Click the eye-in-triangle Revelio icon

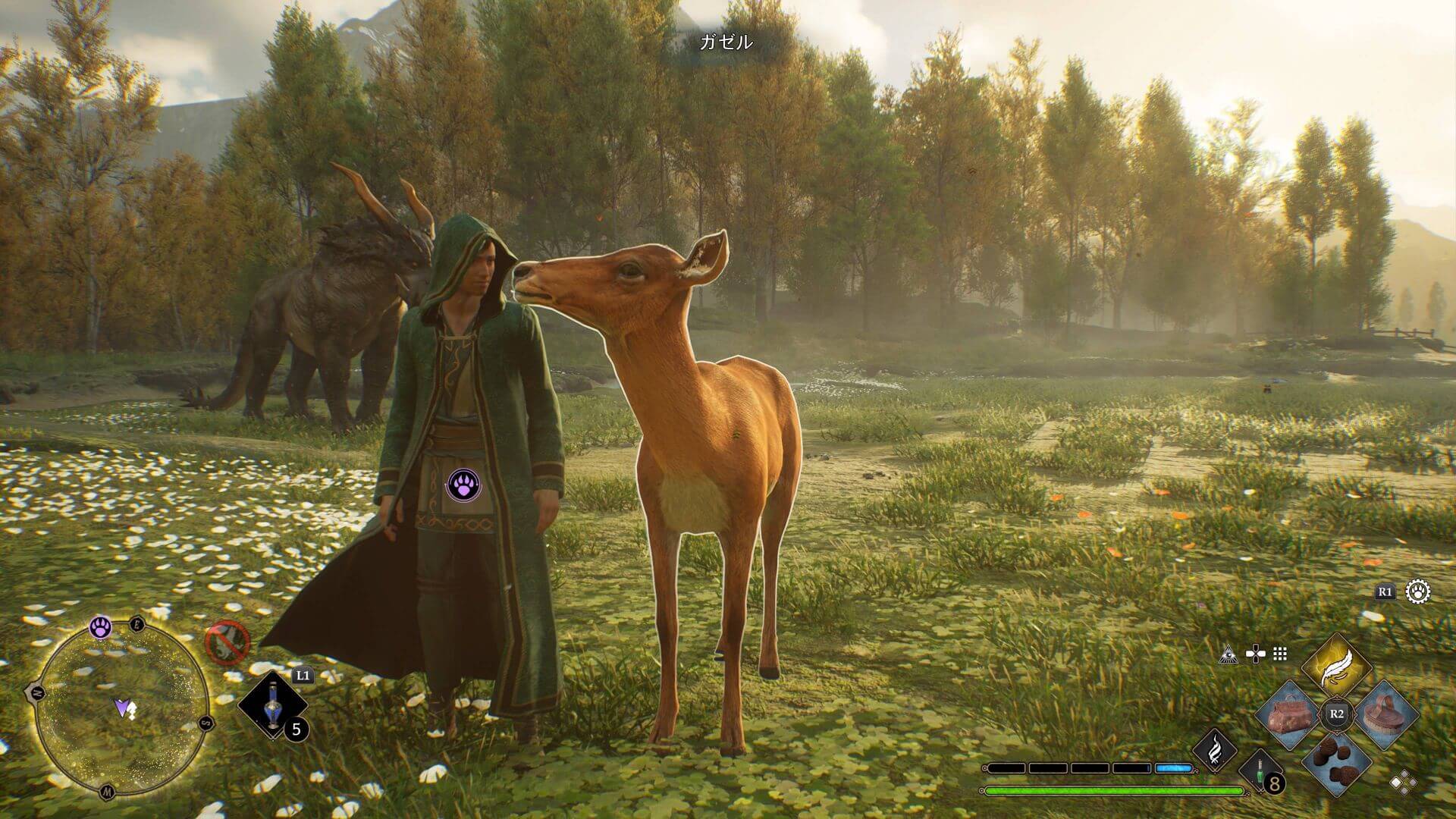pyautogui.click(x=1228, y=654)
